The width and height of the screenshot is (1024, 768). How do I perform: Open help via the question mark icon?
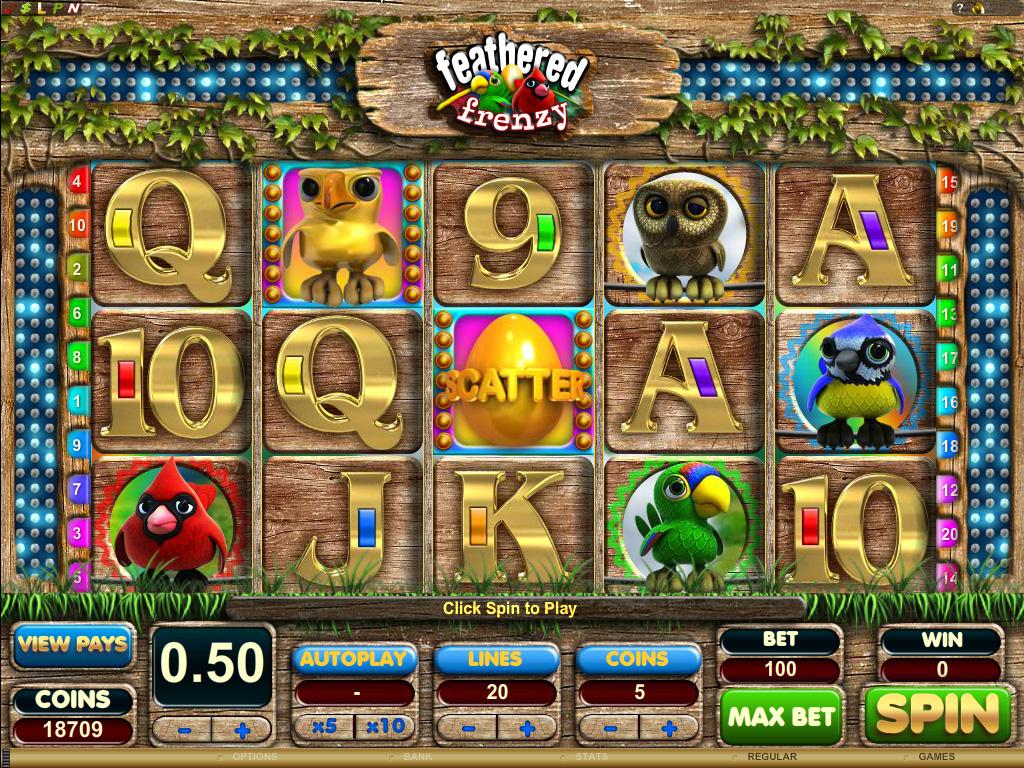pyautogui.click(x=962, y=8)
